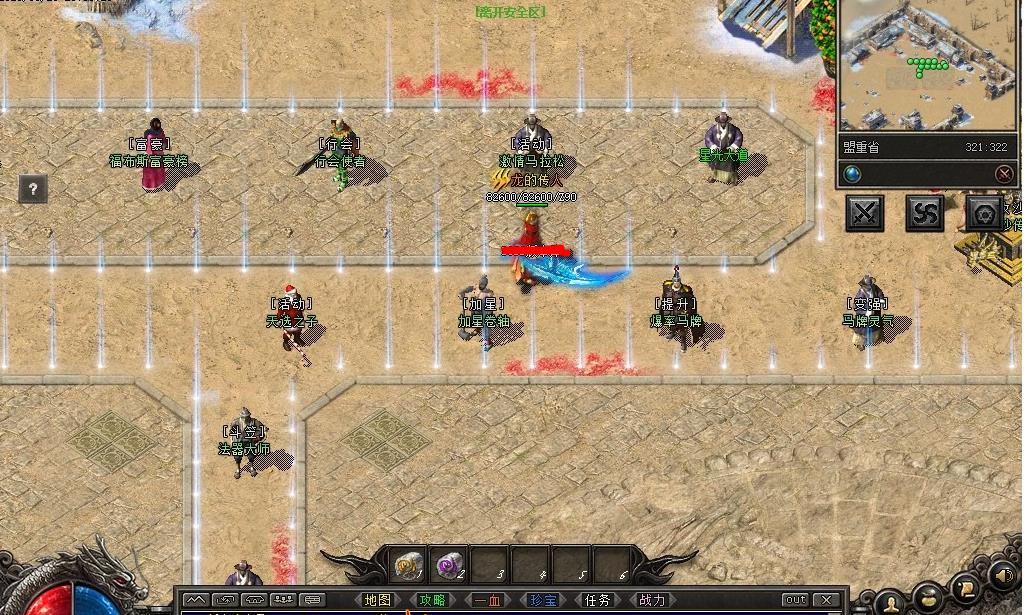Open the 任务 quest button
1031x615 pixels.
598,600
